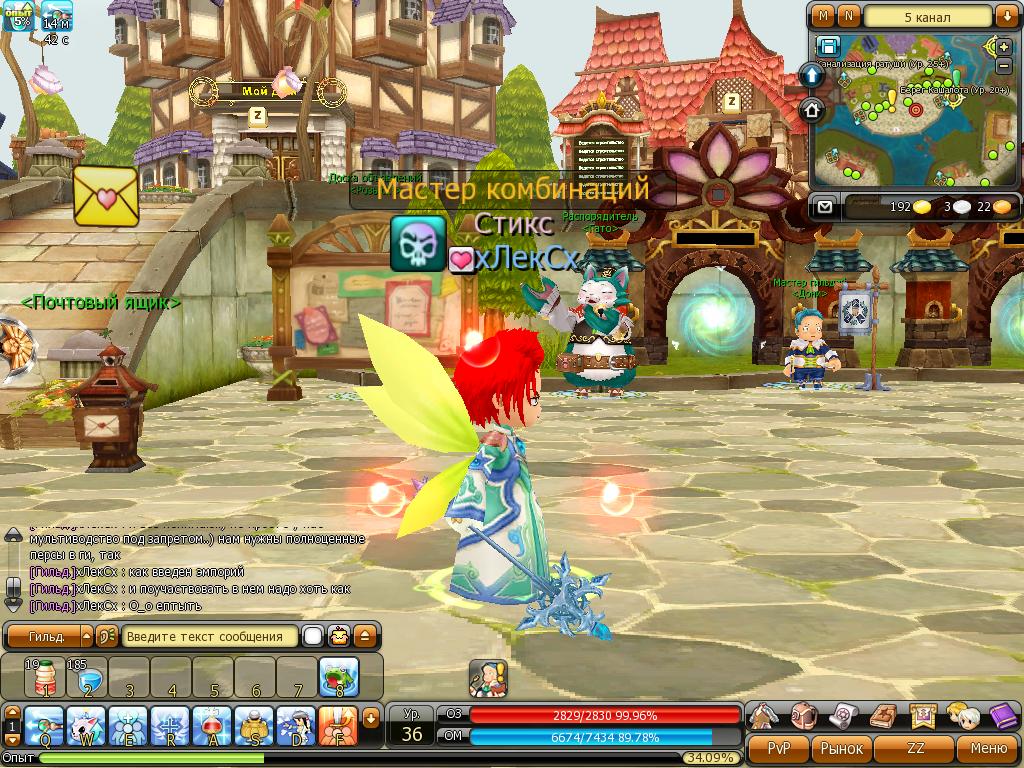Click the yellow love letter notification icon
The height and width of the screenshot is (768, 1024).
(x=106, y=195)
